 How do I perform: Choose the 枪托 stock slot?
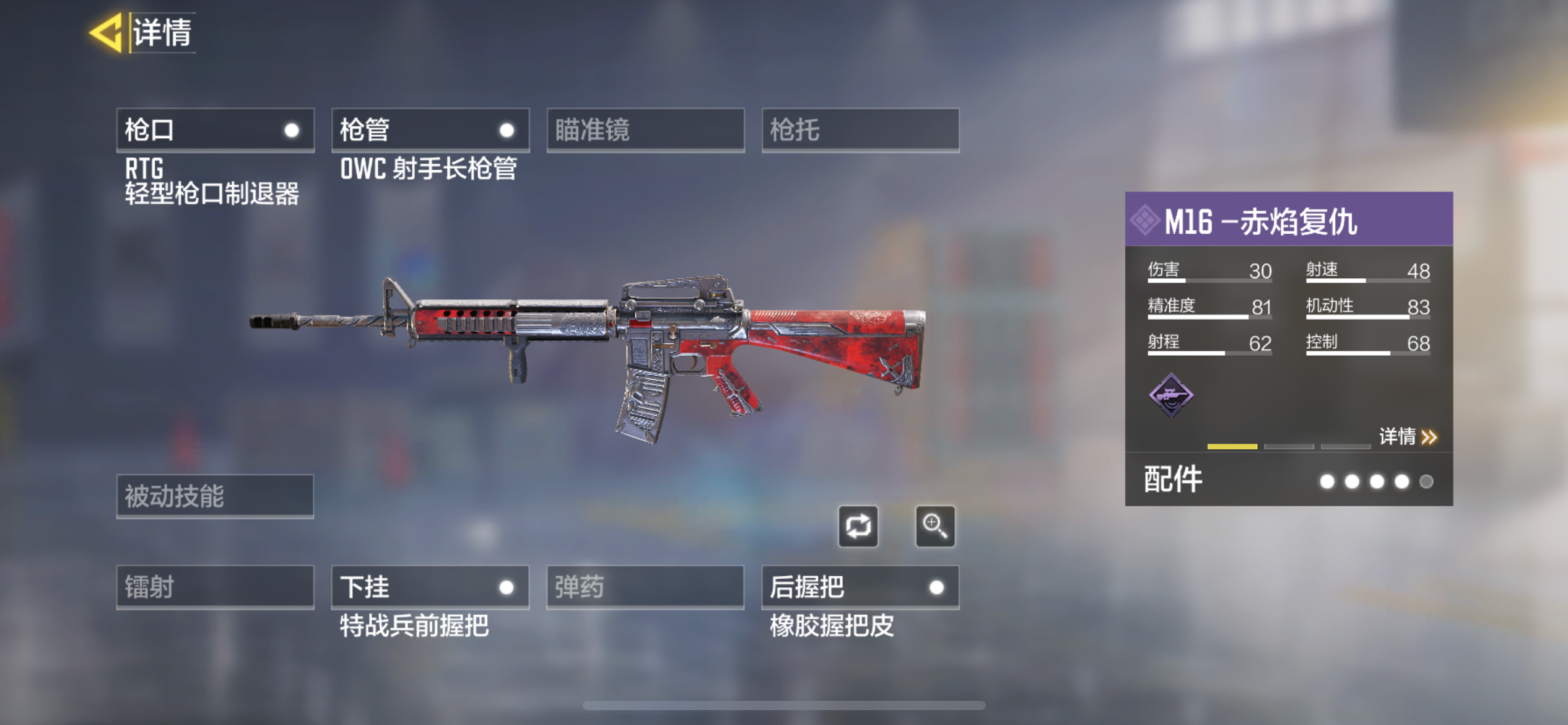[860, 130]
